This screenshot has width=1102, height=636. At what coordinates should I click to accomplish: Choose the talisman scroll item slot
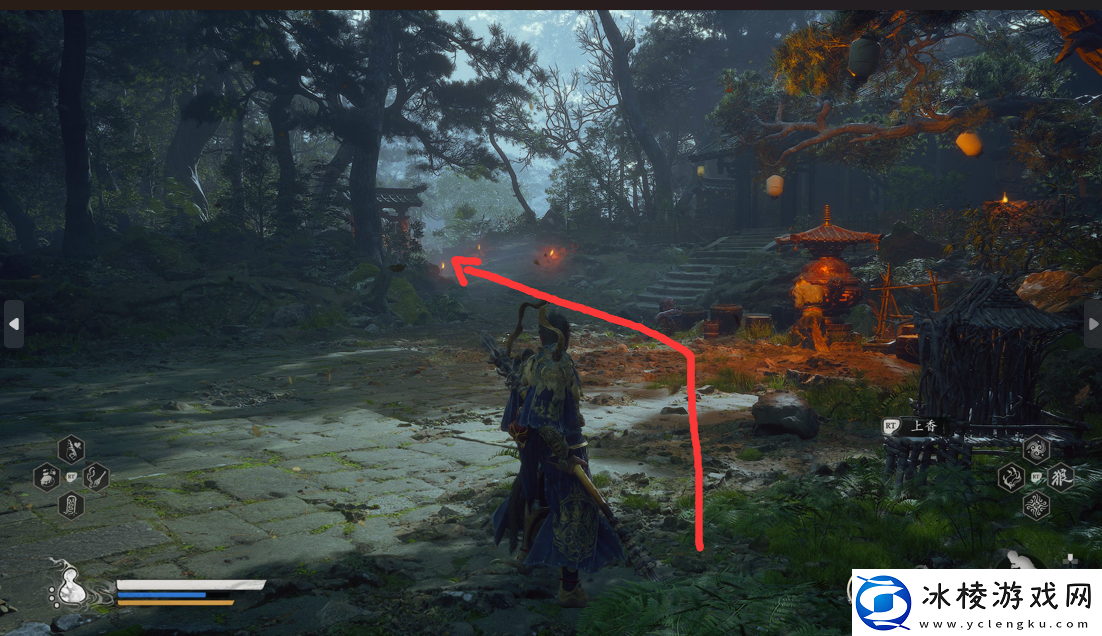point(71,505)
